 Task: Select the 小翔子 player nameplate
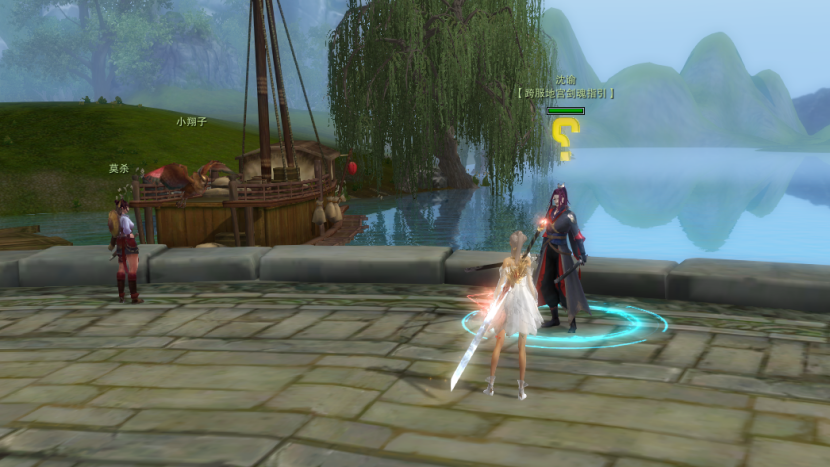[x=191, y=121]
